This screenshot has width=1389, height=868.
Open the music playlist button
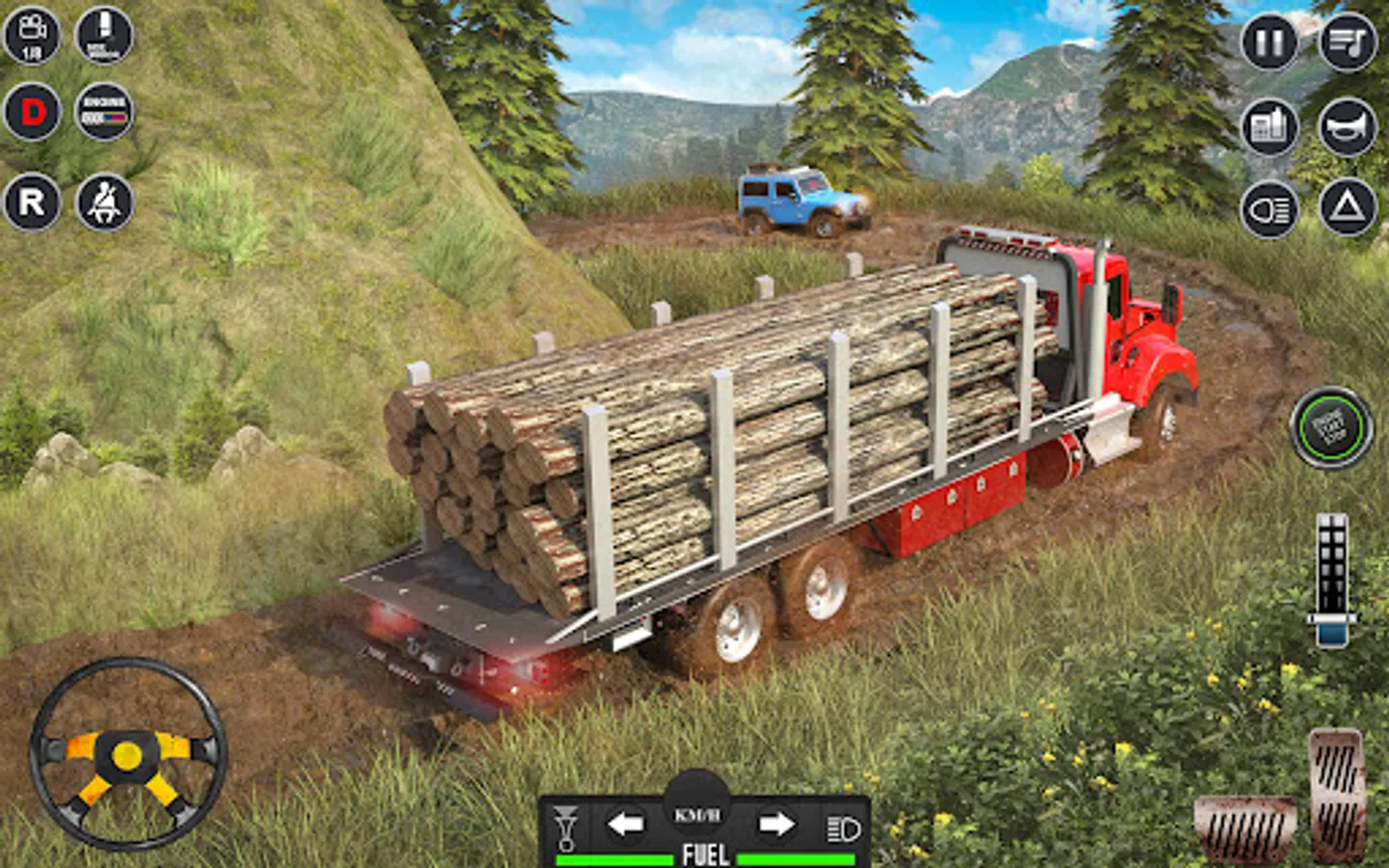tap(1348, 42)
